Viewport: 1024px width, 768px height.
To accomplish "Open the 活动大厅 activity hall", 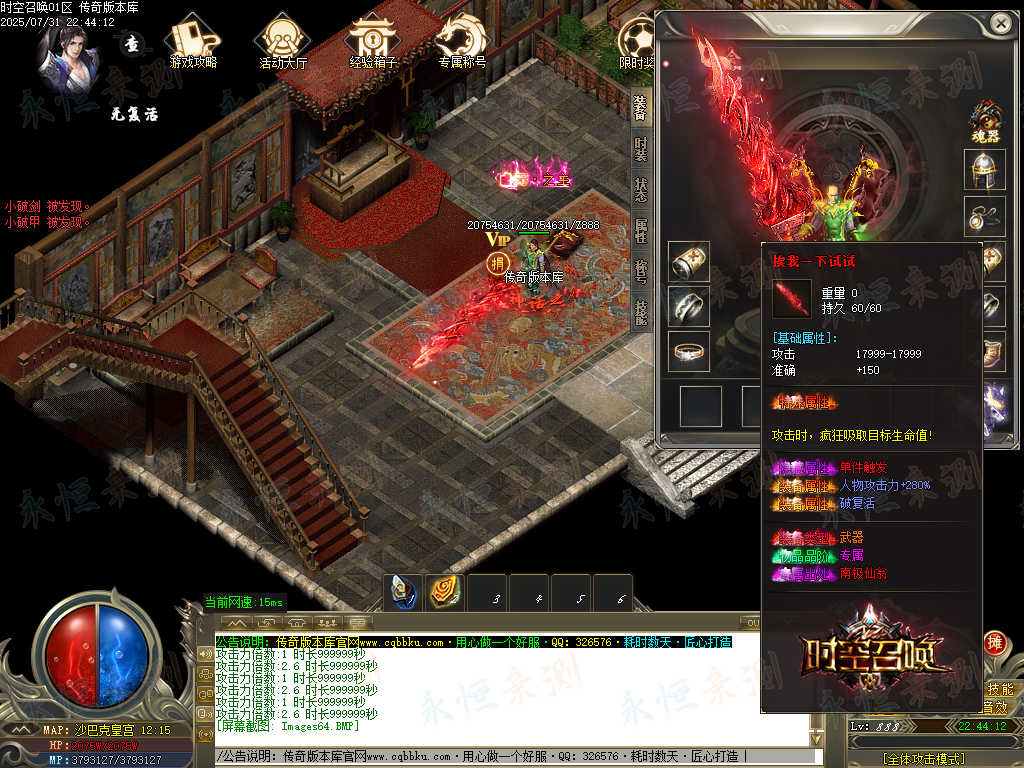I will [282, 44].
